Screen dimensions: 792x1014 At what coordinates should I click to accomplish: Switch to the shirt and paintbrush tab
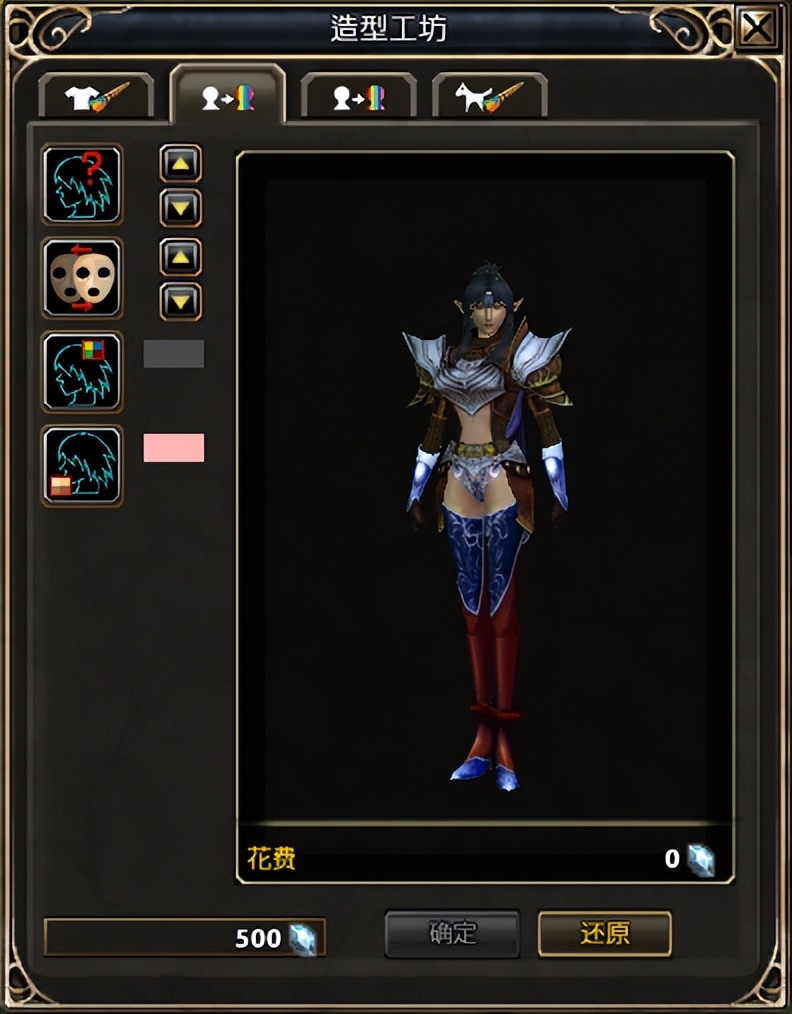pos(97,98)
